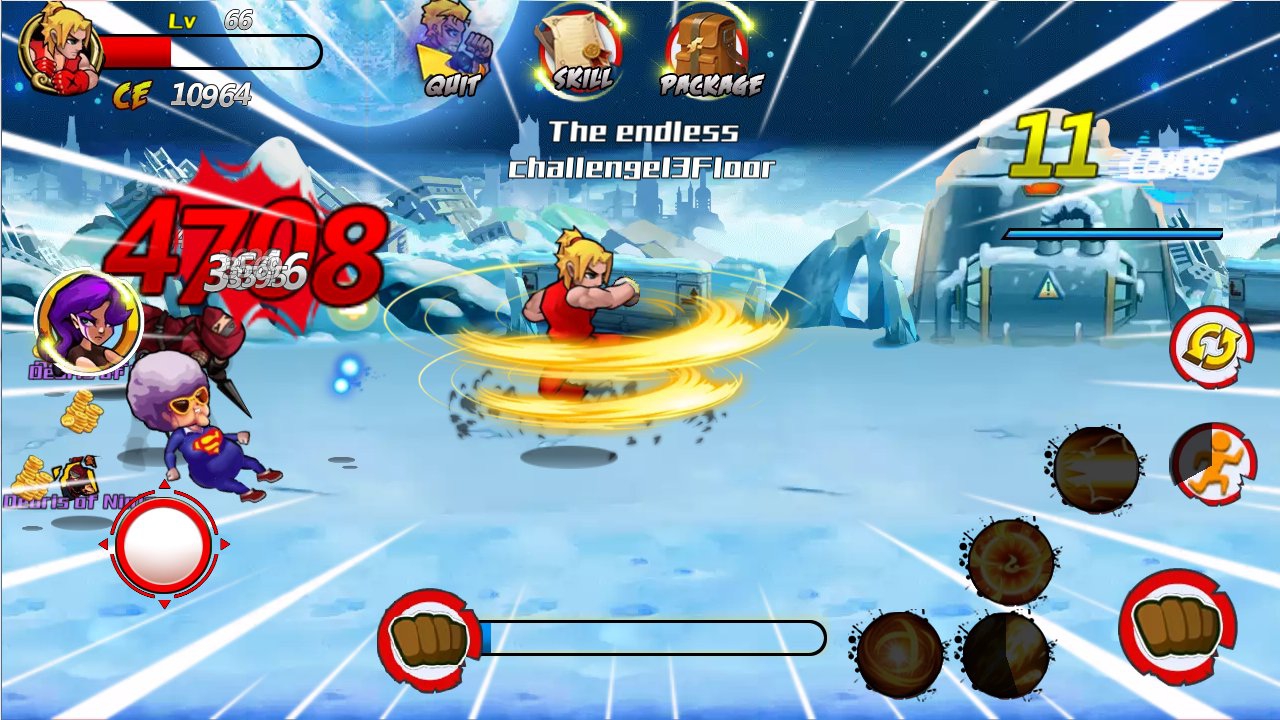
Task: Tap the middle cooldown skill slot
Action: (x=1010, y=560)
